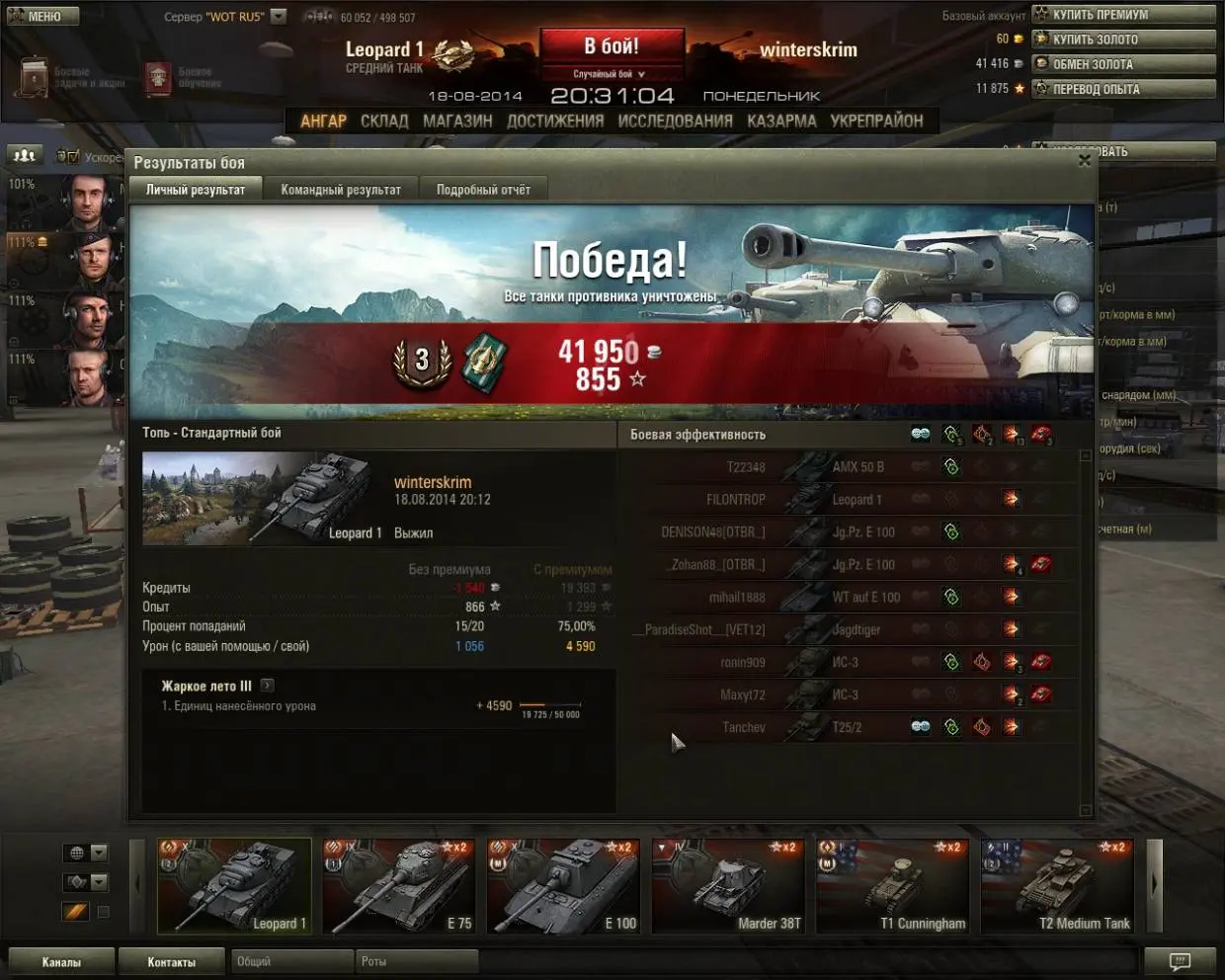Switch to Подробный отчёт tab
The image size is (1225, 980).
pyautogui.click(x=483, y=190)
